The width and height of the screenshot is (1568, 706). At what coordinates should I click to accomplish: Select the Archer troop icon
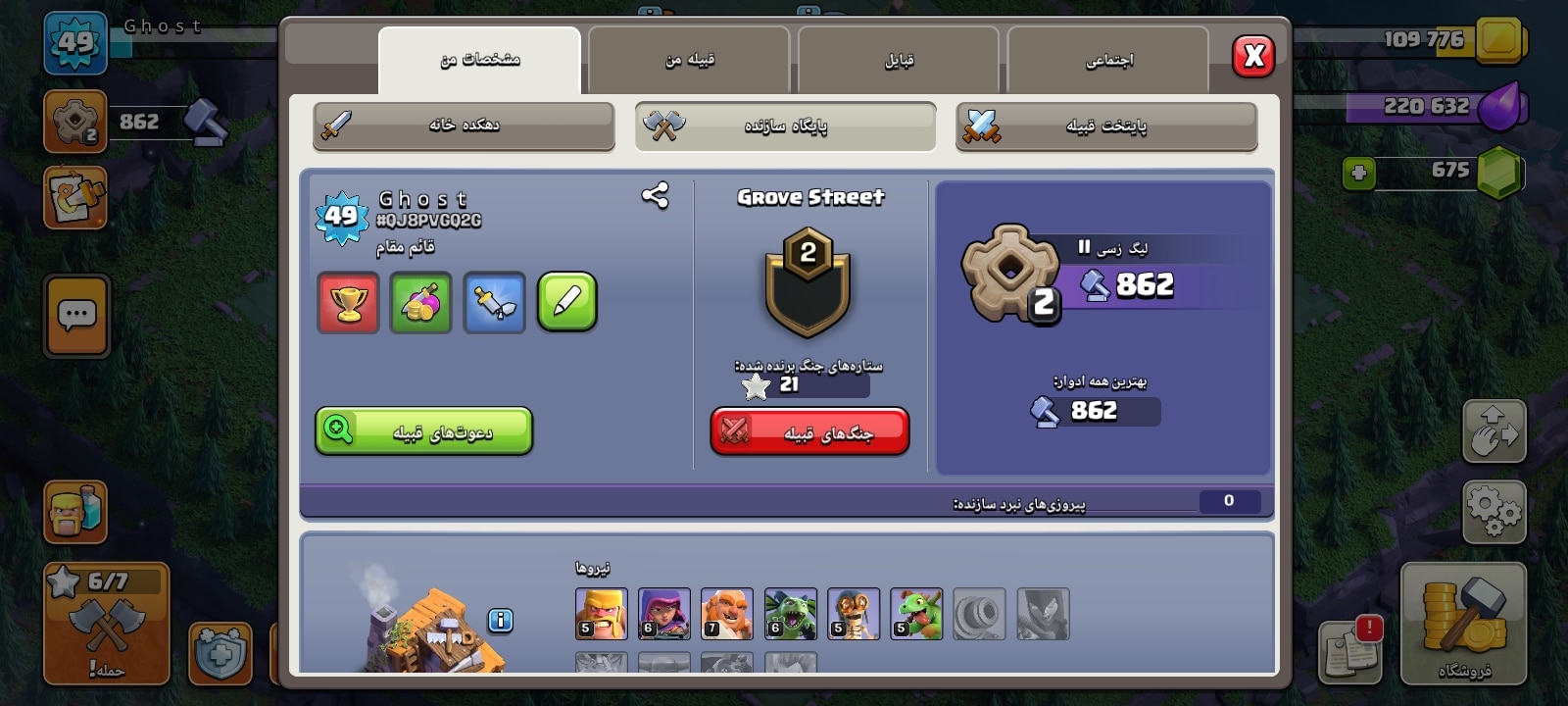coord(663,614)
